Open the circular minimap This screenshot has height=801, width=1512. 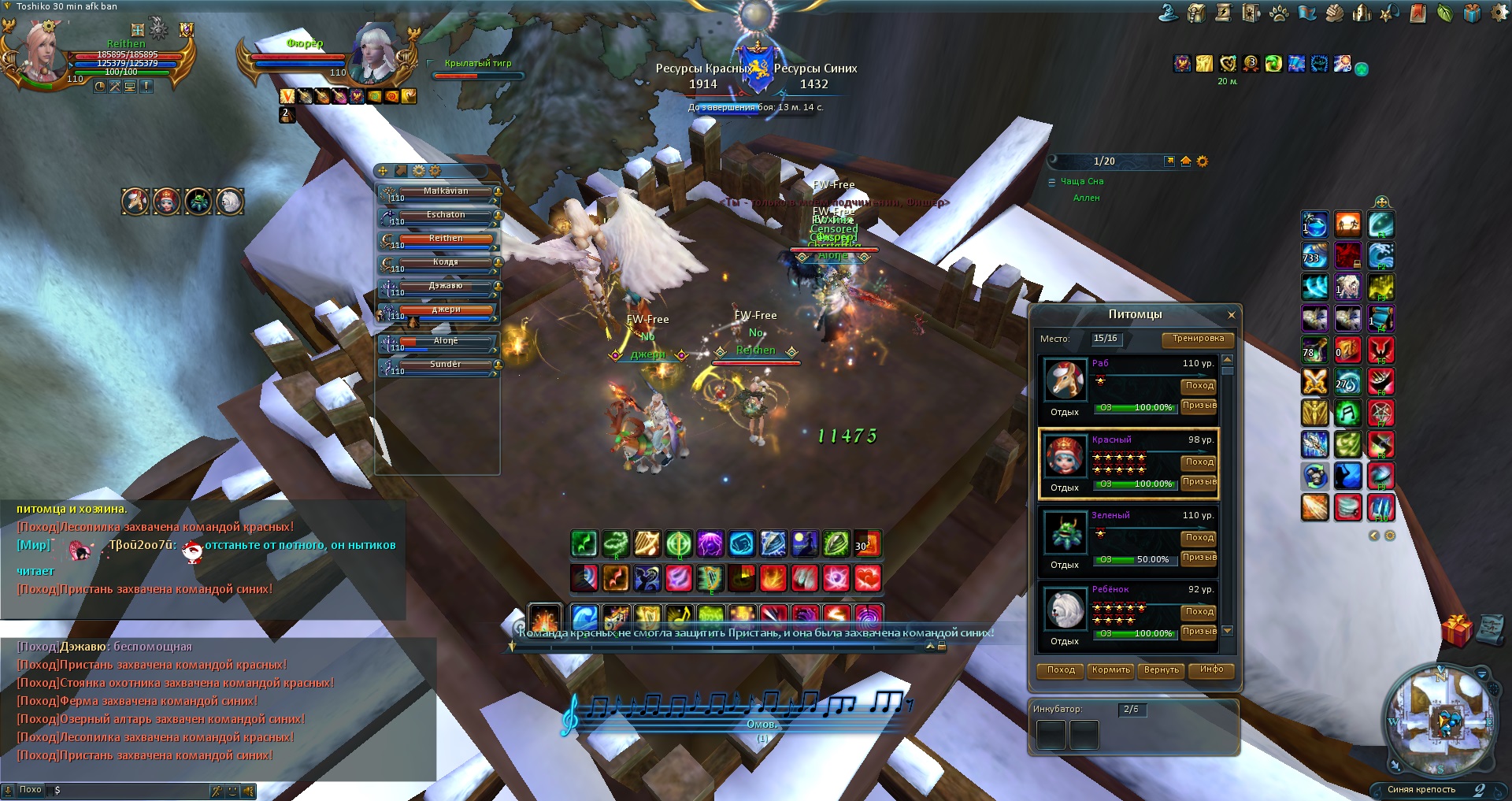[1440, 721]
